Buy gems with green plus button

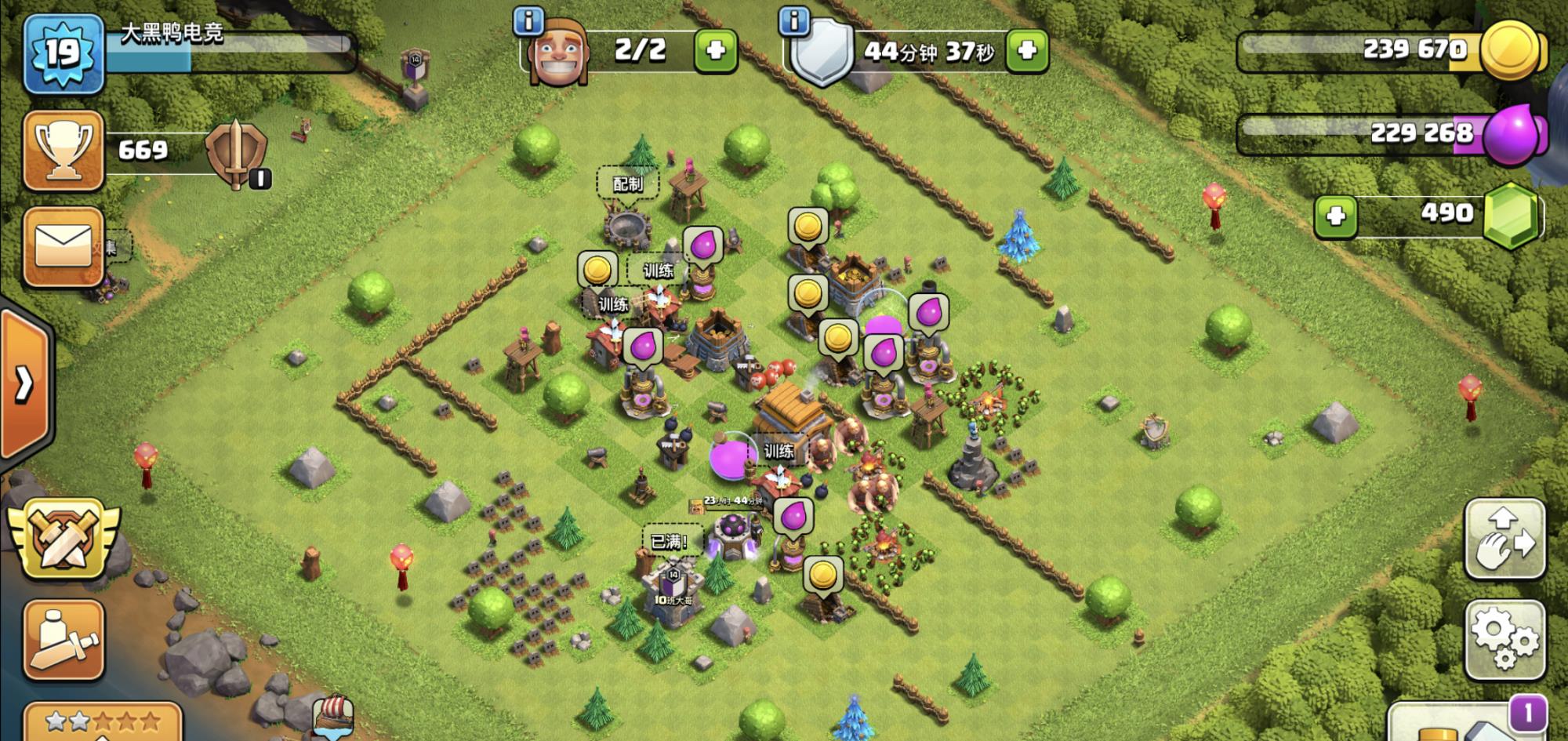(x=1335, y=216)
